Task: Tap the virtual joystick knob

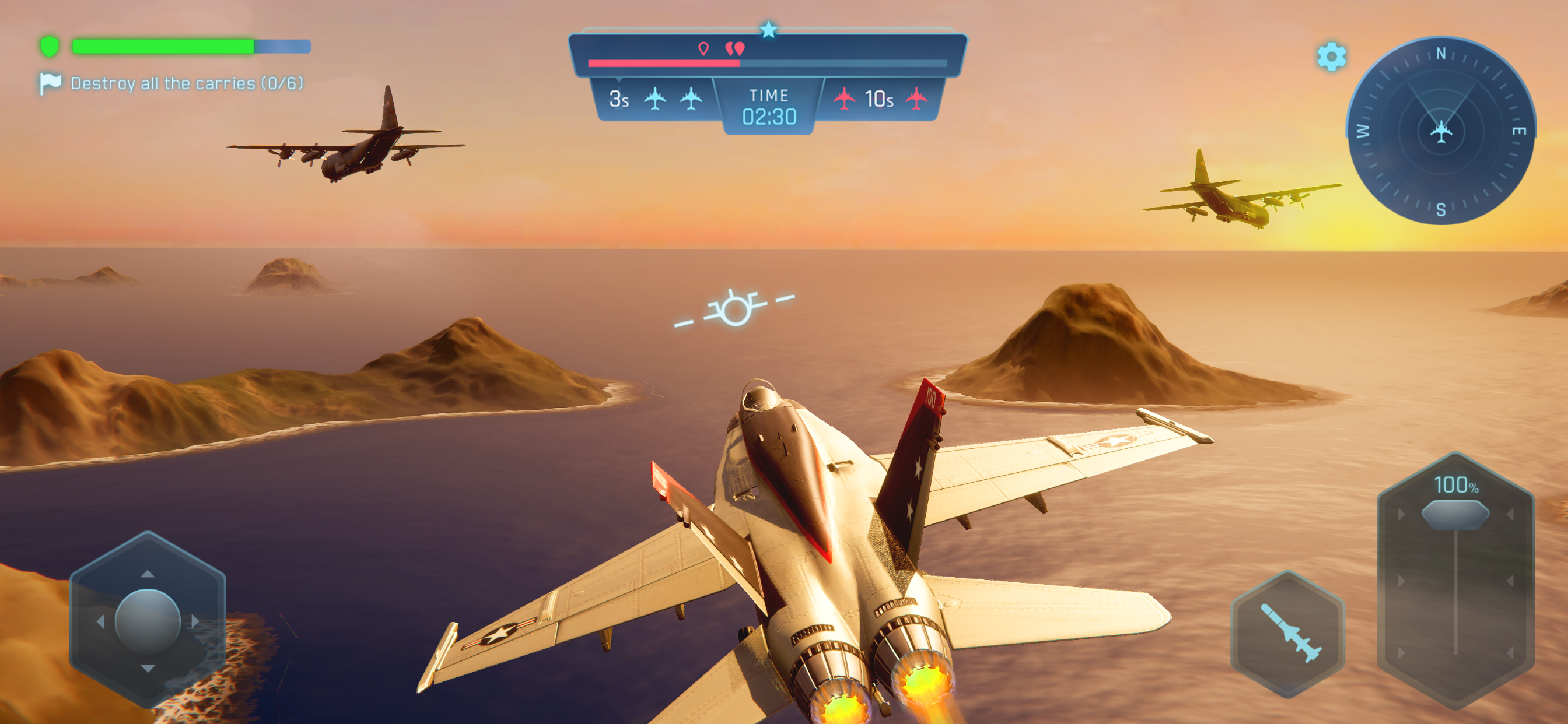Action: (148, 621)
